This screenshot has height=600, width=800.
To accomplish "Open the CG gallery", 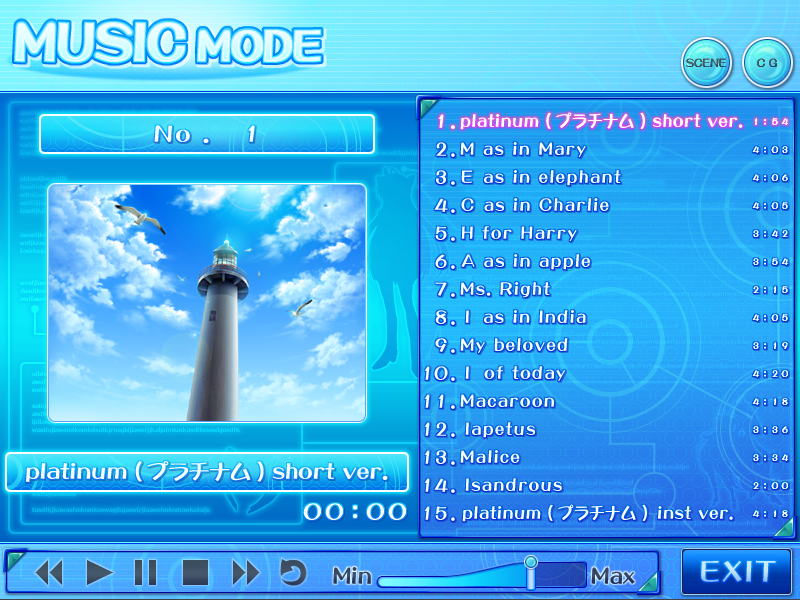I will tap(767, 63).
